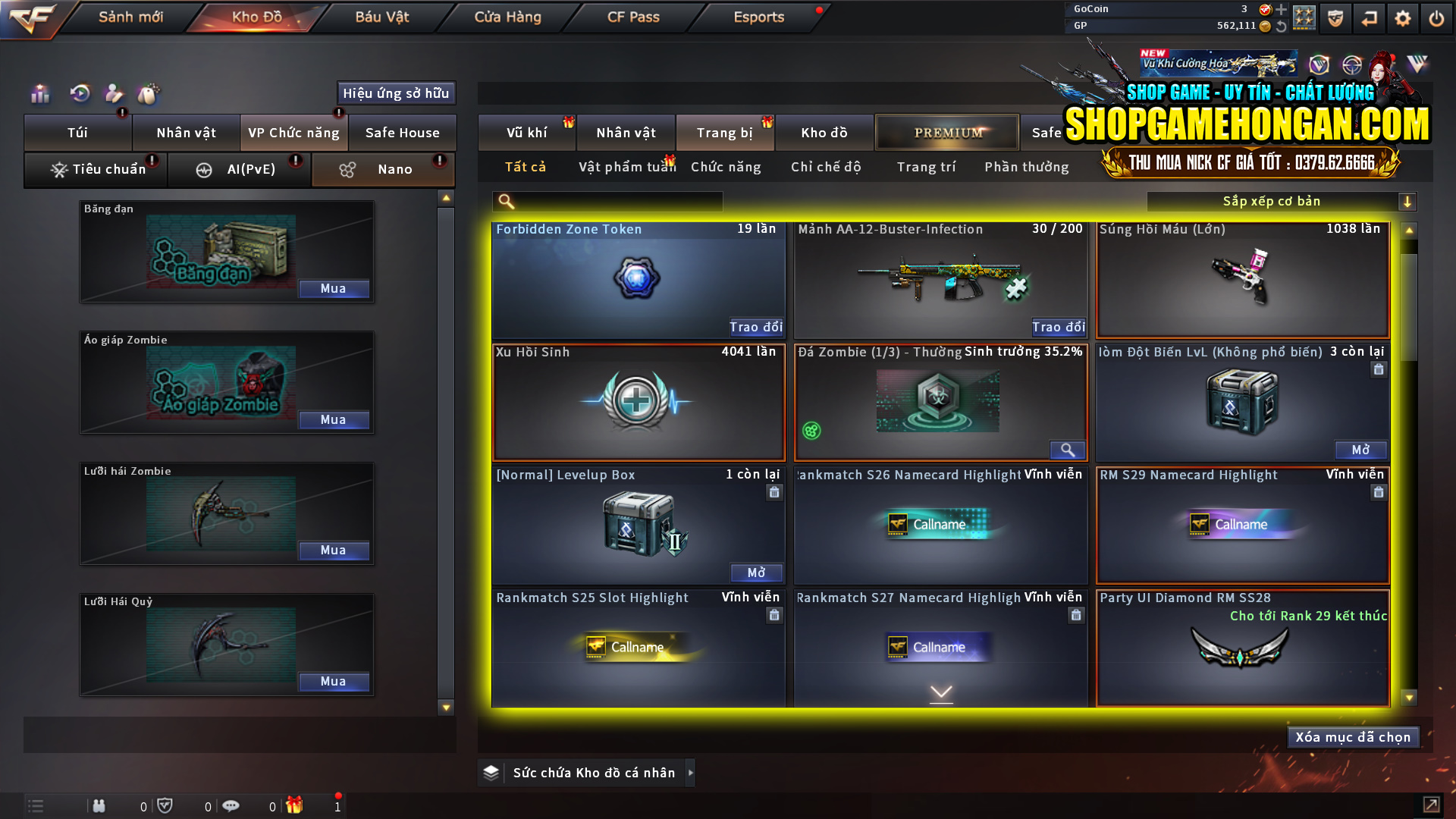Expand the Sức chứa Kho đồ cá nhân arrow
1456x819 pixels.
691,773
